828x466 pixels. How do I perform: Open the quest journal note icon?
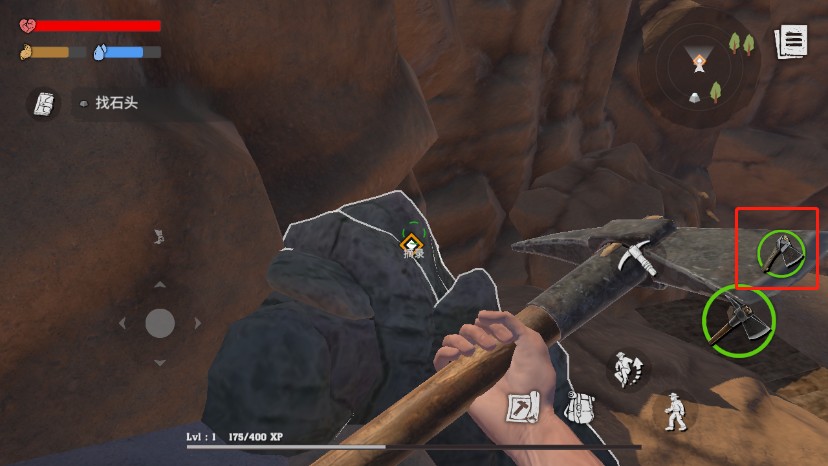pos(43,104)
